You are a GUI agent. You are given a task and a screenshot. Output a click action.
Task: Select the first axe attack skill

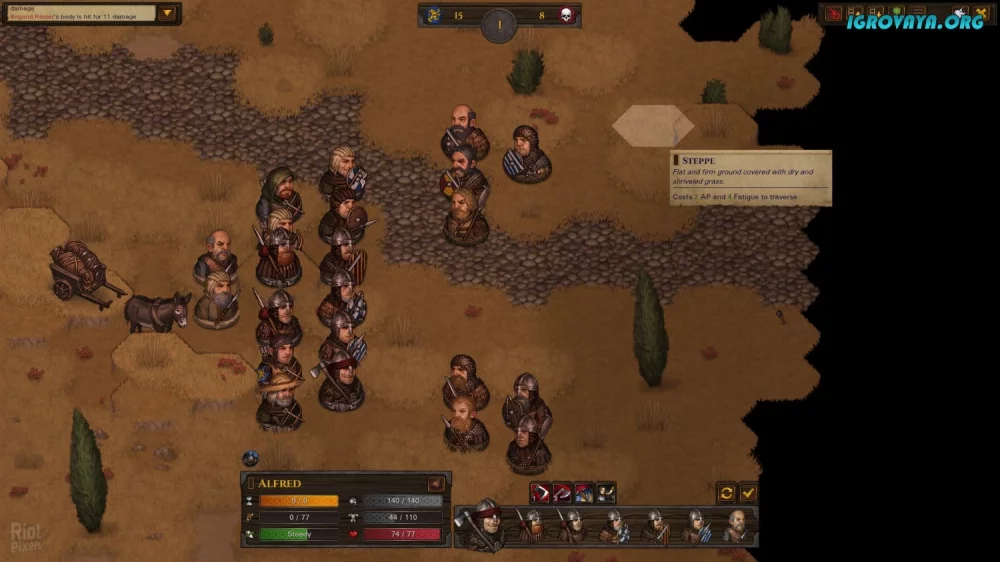540,493
